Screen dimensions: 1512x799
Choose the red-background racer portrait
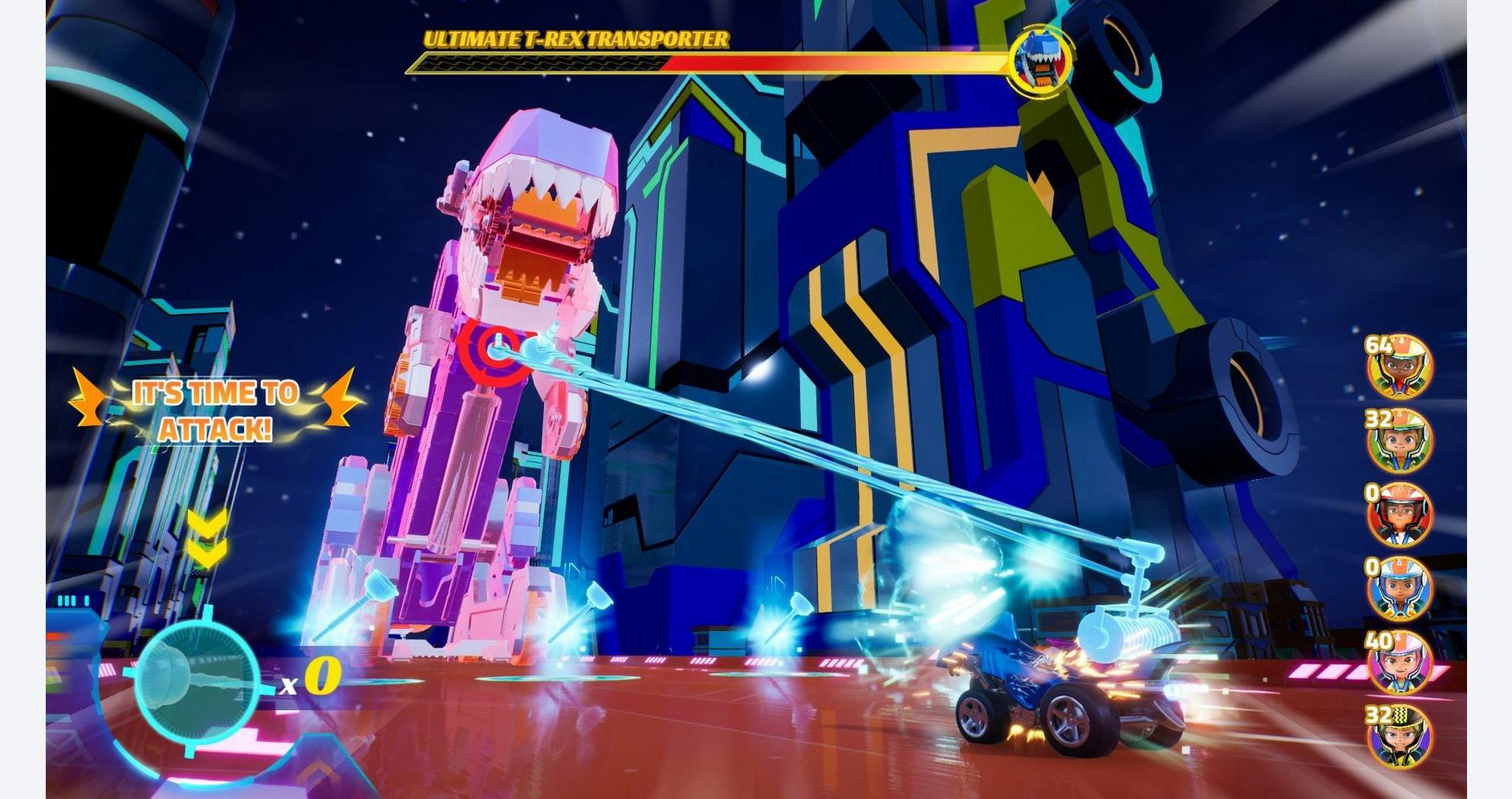tap(1400, 515)
